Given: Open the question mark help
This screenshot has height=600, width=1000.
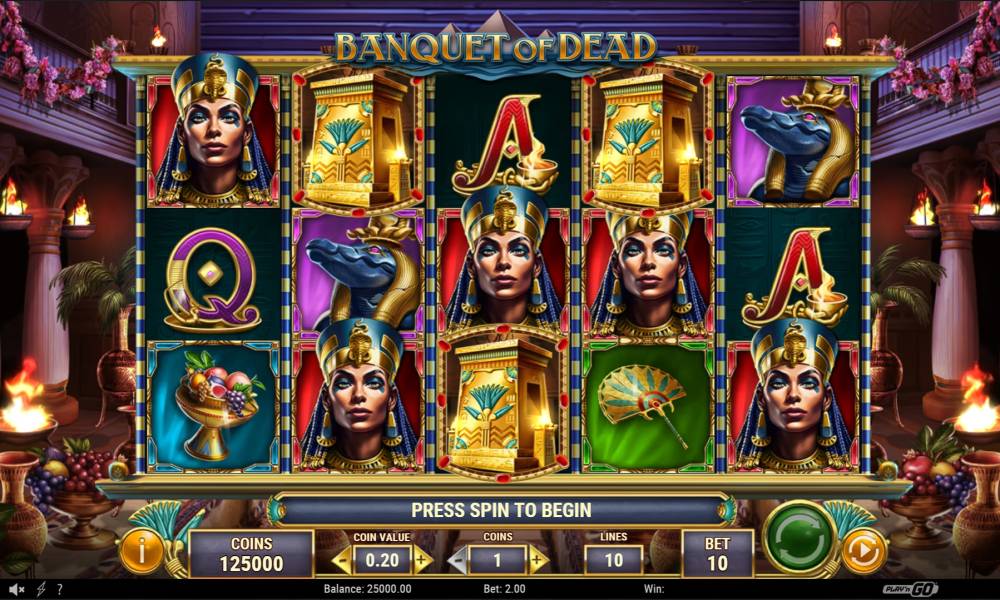Looking at the screenshot, I should 60,590.
